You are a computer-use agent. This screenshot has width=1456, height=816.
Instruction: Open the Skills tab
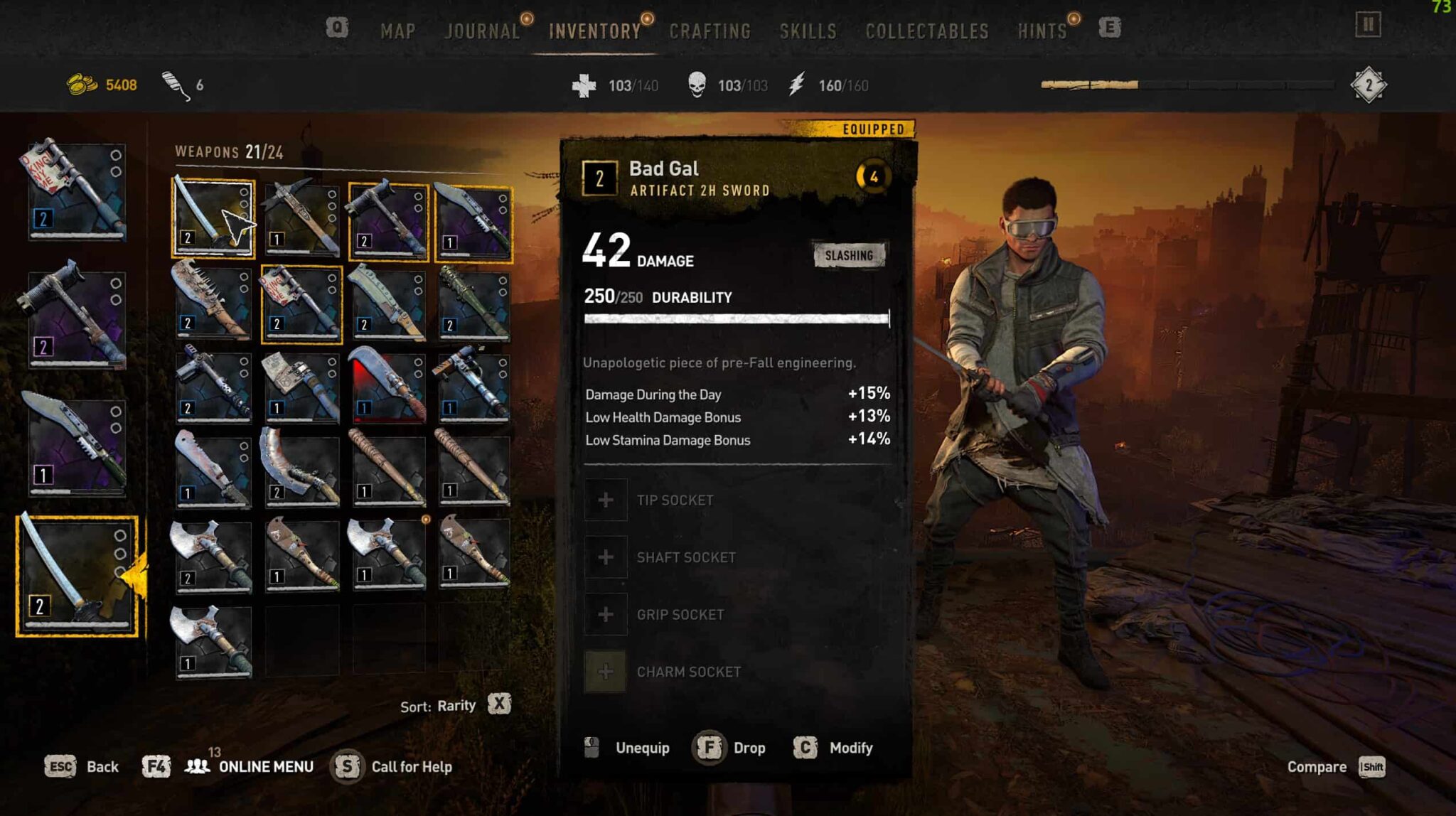807,31
